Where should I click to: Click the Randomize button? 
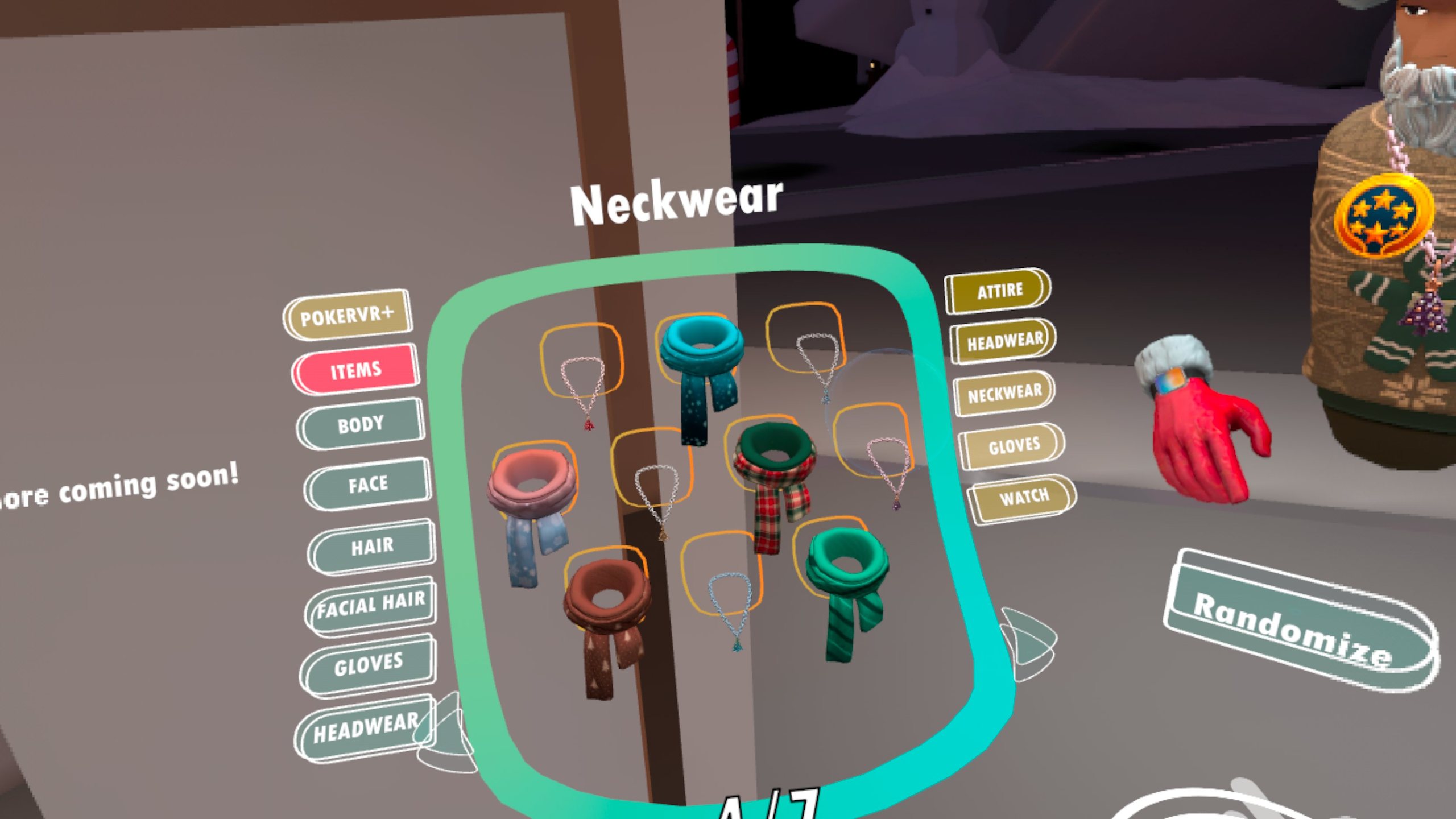tap(1292, 628)
